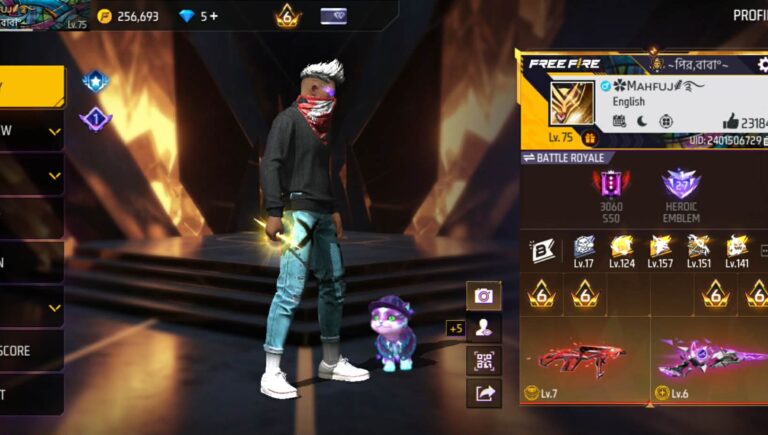Select the player avatar portrait
The image size is (768, 435).
click(572, 102)
